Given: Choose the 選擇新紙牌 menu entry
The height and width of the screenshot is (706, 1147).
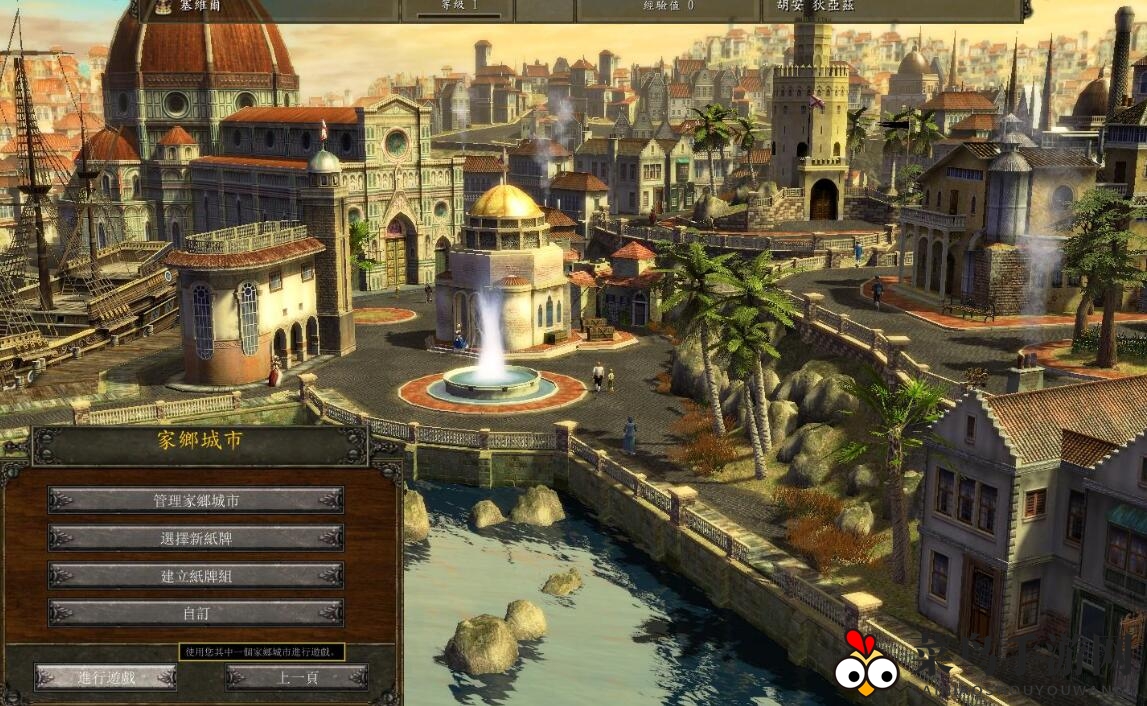Looking at the screenshot, I should pyautogui.click(x=196, y=538).
